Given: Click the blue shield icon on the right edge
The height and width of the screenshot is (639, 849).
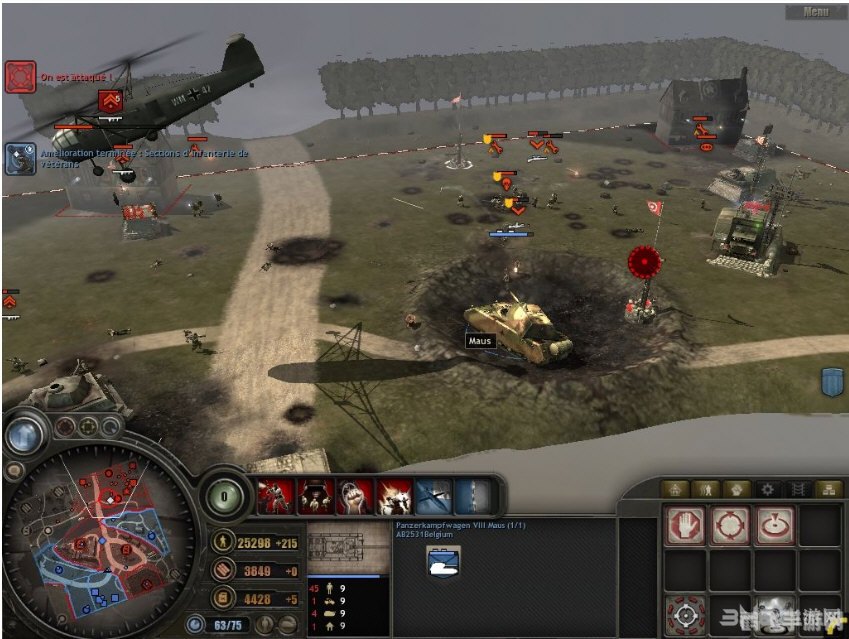Looking at the screenshot, I should pos(832,382).
